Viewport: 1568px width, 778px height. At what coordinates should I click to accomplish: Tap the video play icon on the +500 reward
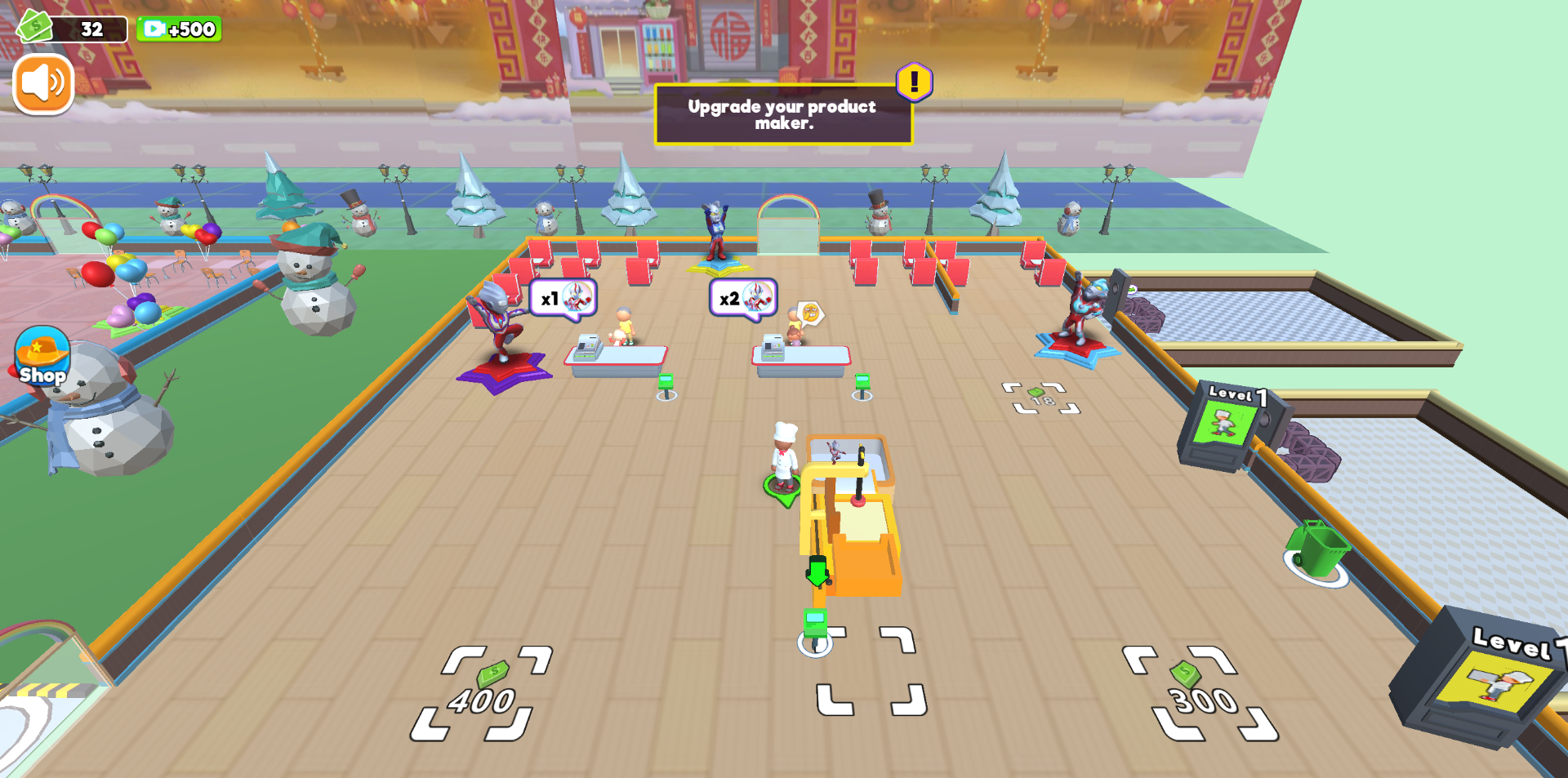[154, 29]
